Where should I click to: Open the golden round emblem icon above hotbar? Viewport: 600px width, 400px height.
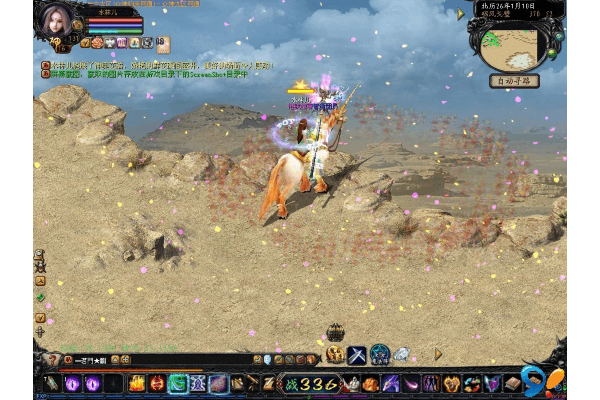coord(335,354)
